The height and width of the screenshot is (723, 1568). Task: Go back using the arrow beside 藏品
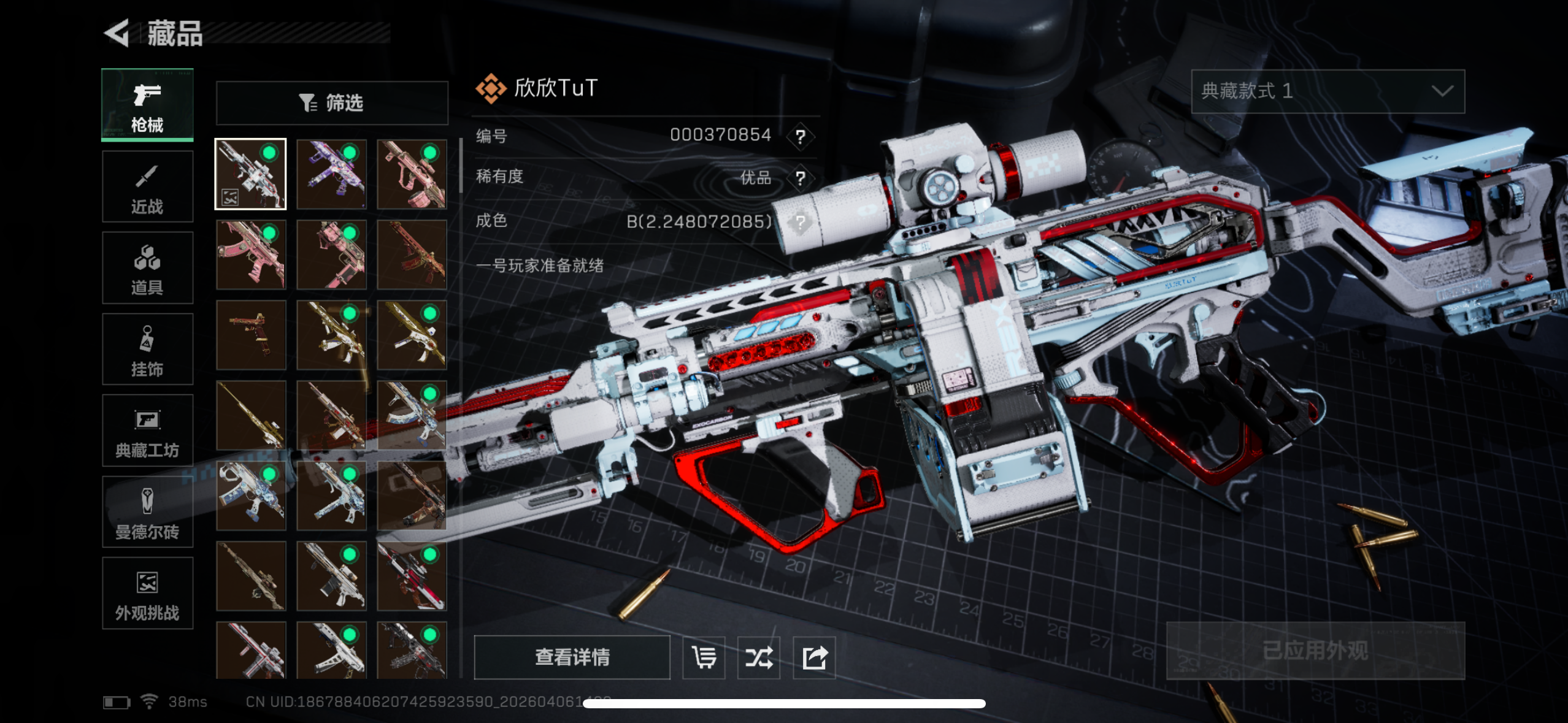pos(117,33)
